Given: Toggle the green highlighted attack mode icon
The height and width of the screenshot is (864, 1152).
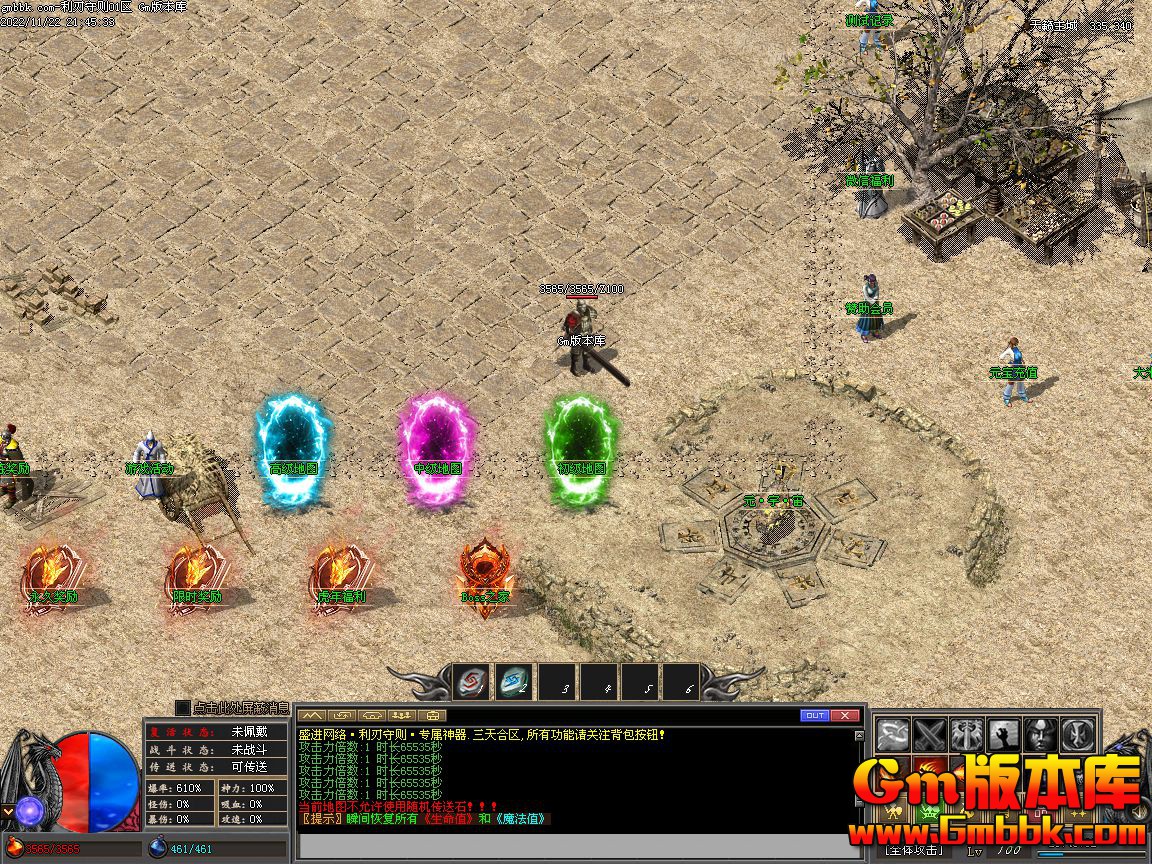Looking at the screenshot, I should tap(930, 812).
